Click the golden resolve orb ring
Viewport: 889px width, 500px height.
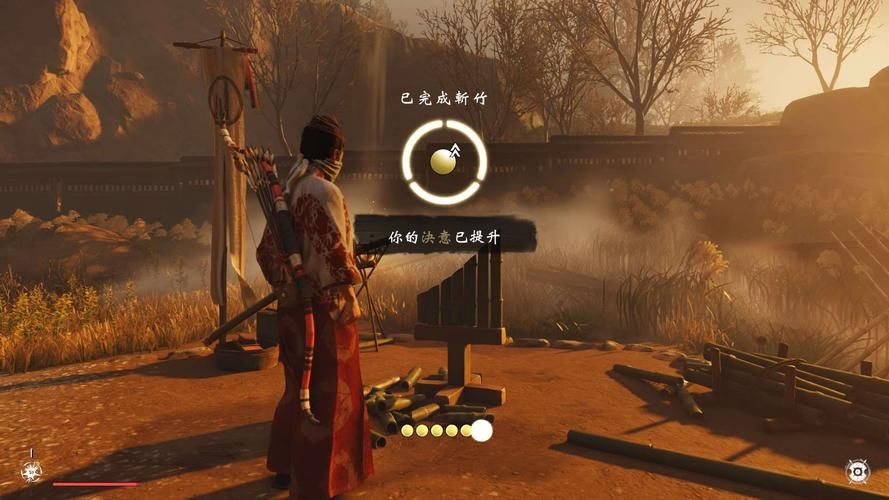tap(444, 161)
